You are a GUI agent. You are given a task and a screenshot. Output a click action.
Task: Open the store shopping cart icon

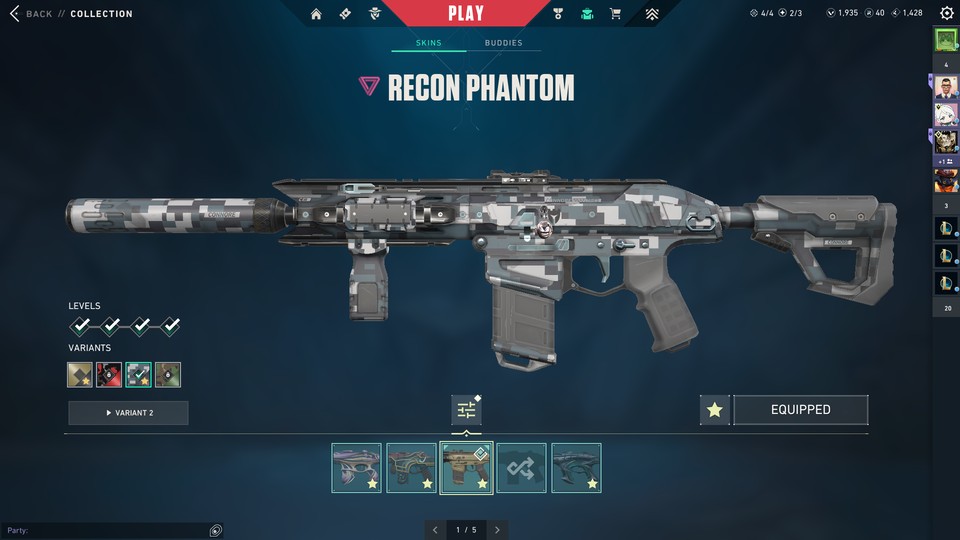pyautogui.click(x=615, y=14)
